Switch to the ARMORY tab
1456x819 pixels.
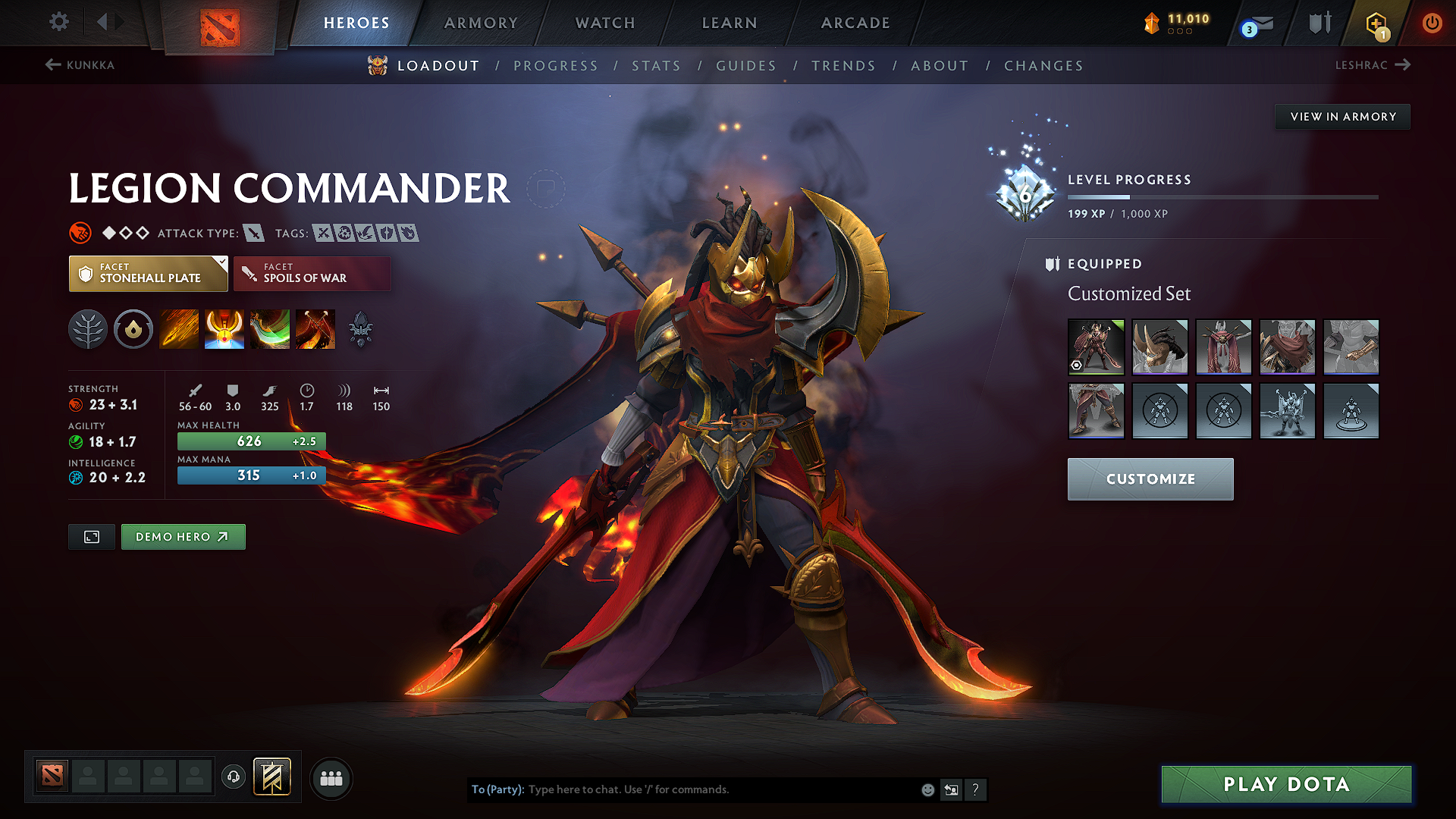[x=481, y=23]
